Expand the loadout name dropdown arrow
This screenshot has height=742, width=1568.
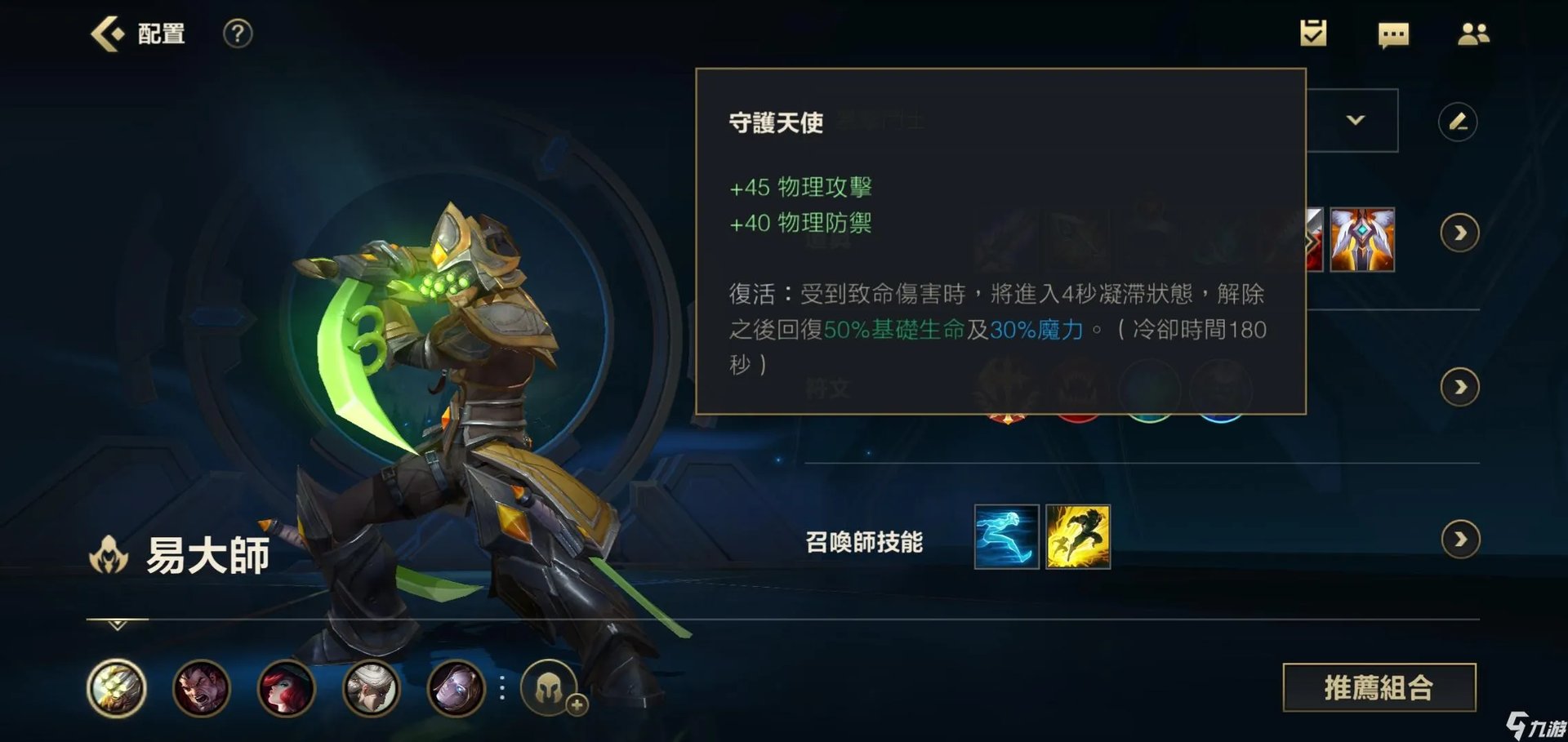click(x=1356, y=120)
